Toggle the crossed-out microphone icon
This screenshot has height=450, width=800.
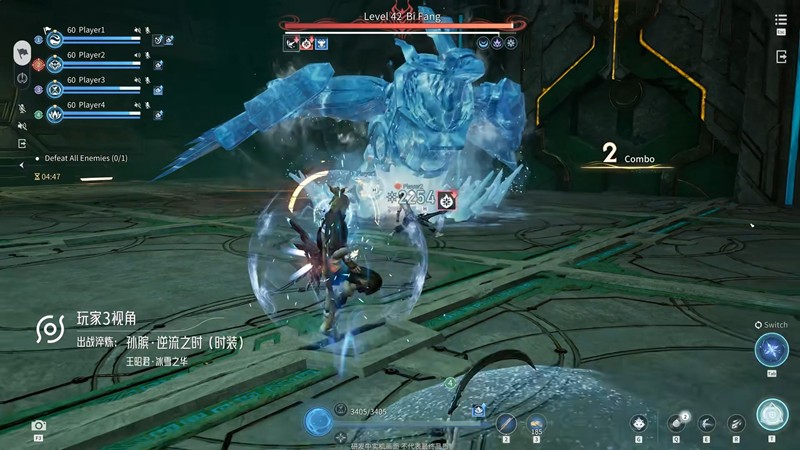click(22, 107)
